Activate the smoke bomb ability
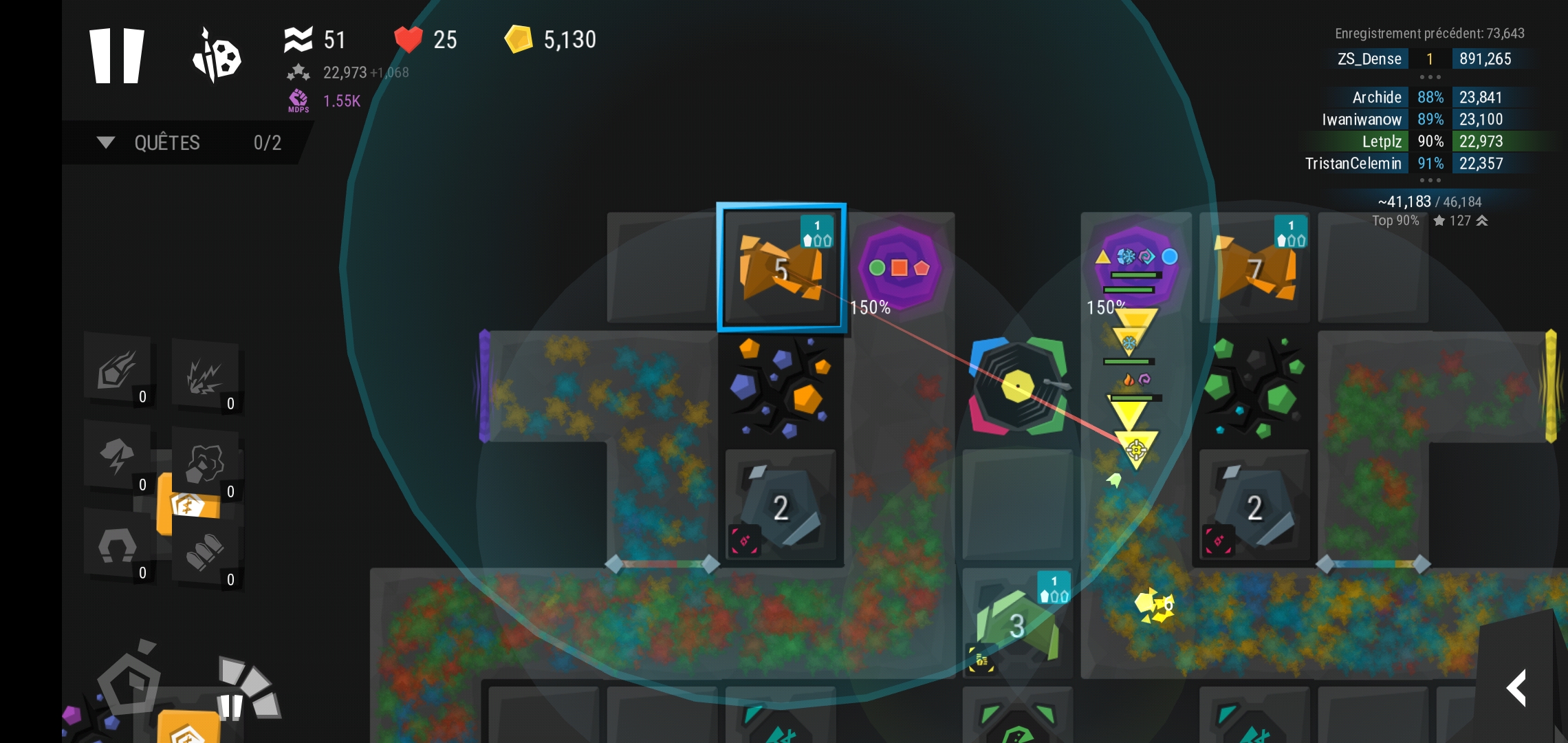 205,464
